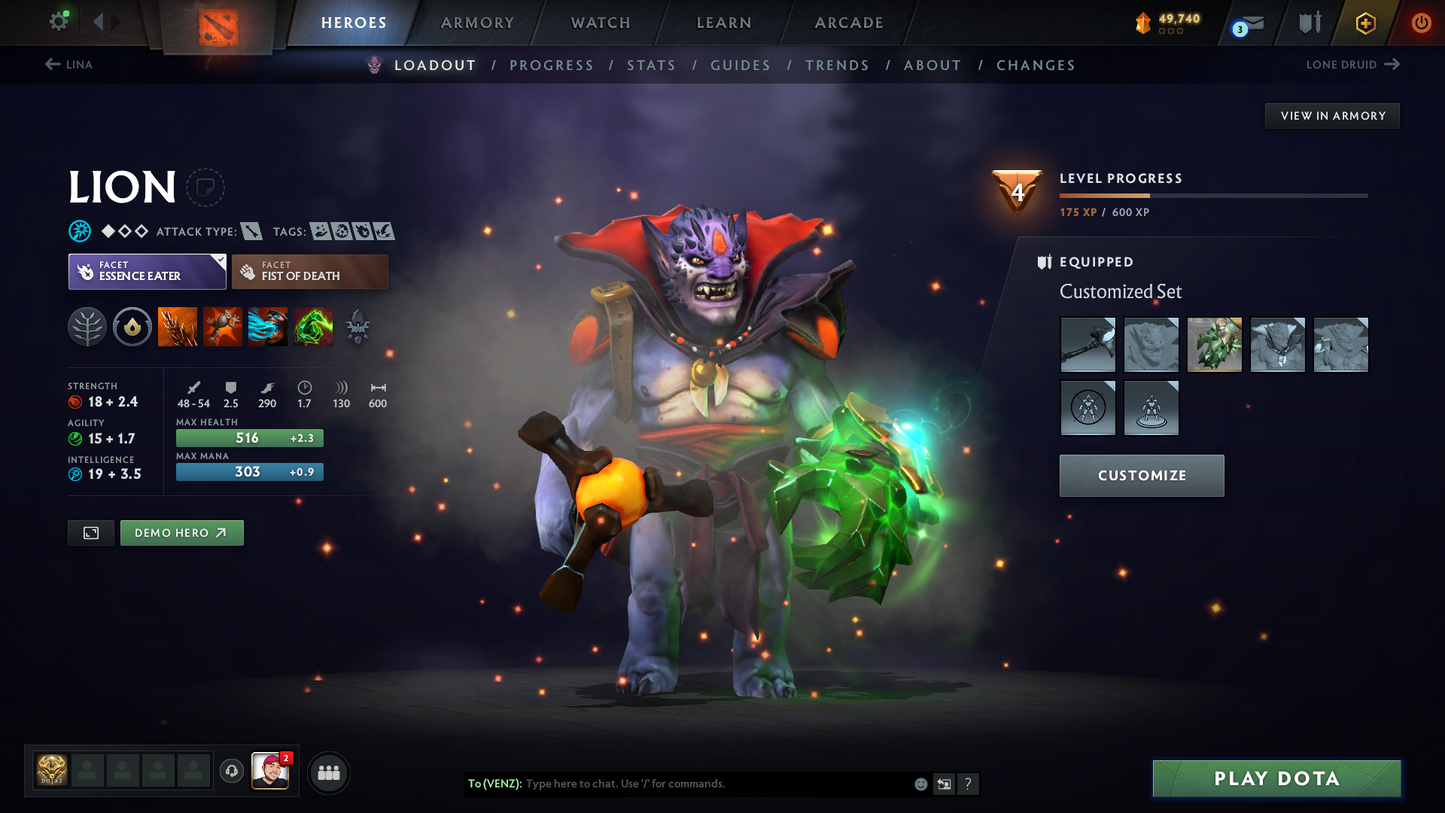Toggle Lion's Aghanim's Scepter upgrade icon
Viewport: 1445px width, 813px height.
[357, 326]
